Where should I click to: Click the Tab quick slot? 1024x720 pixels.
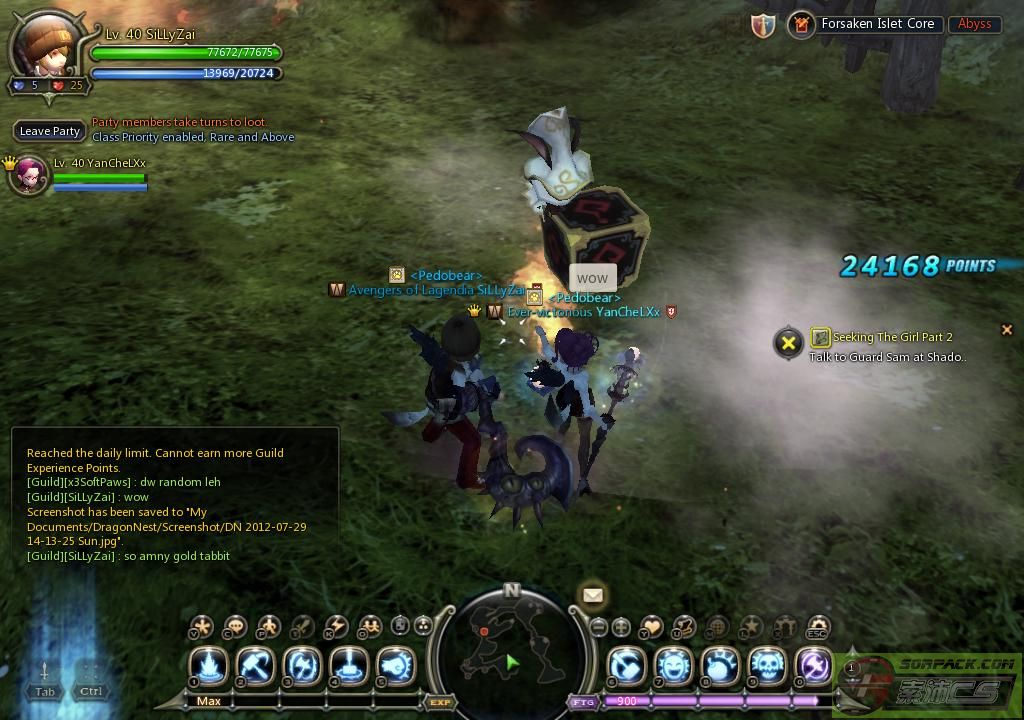point(45,680)
